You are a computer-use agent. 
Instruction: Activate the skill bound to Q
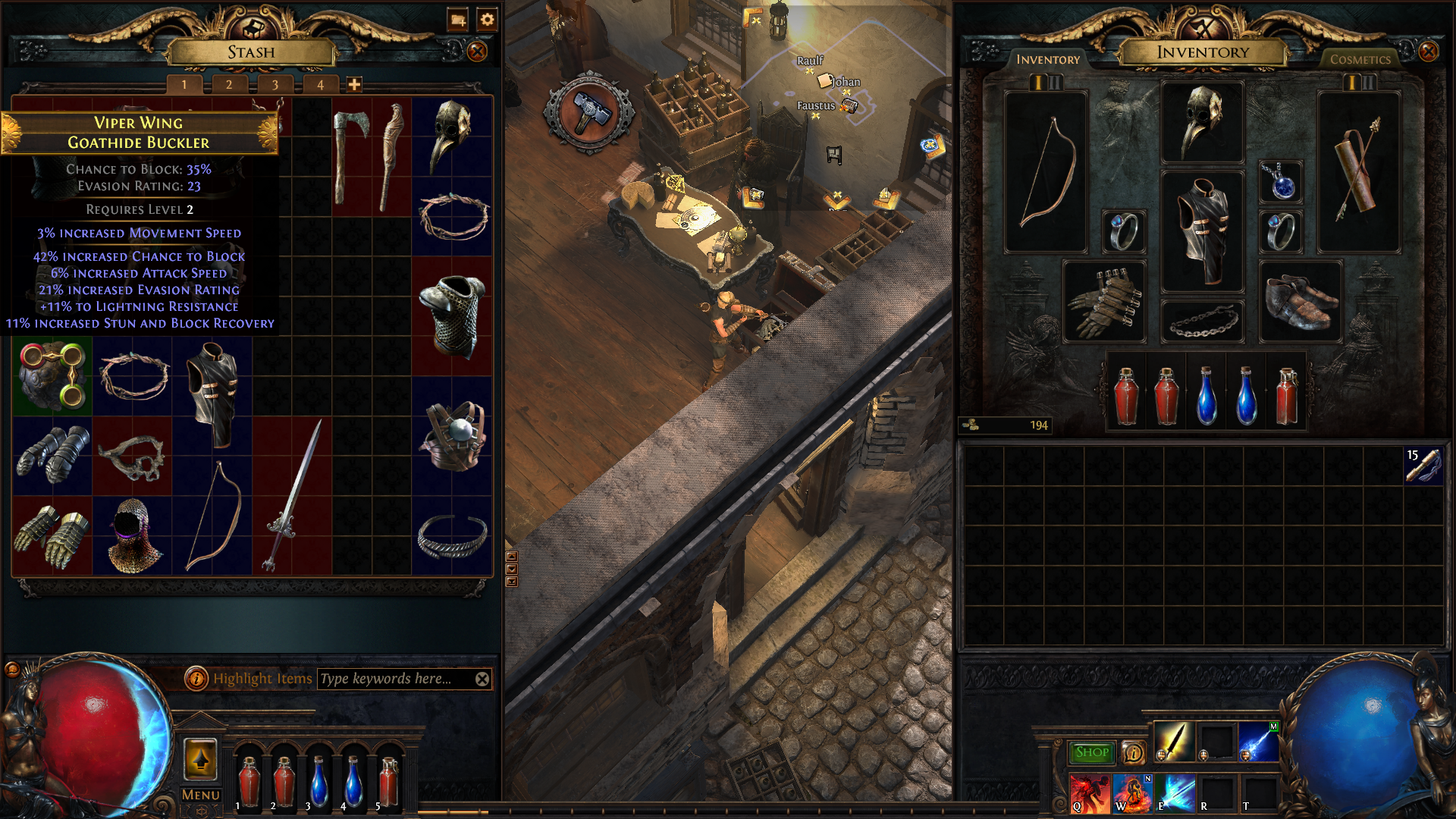click(x=1090, y=793)
